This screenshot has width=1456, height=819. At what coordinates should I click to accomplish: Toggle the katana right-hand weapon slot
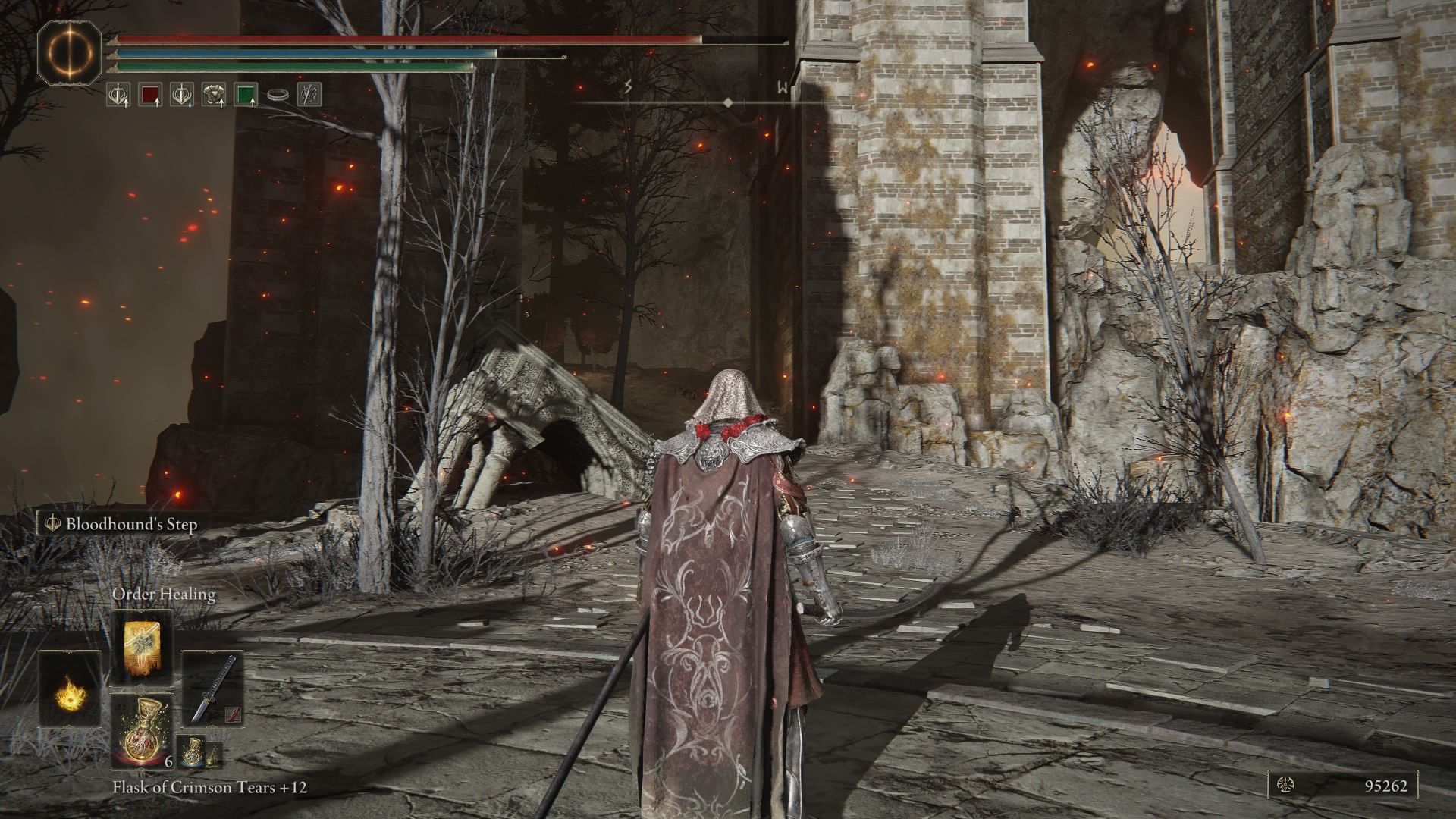point(214,688)
